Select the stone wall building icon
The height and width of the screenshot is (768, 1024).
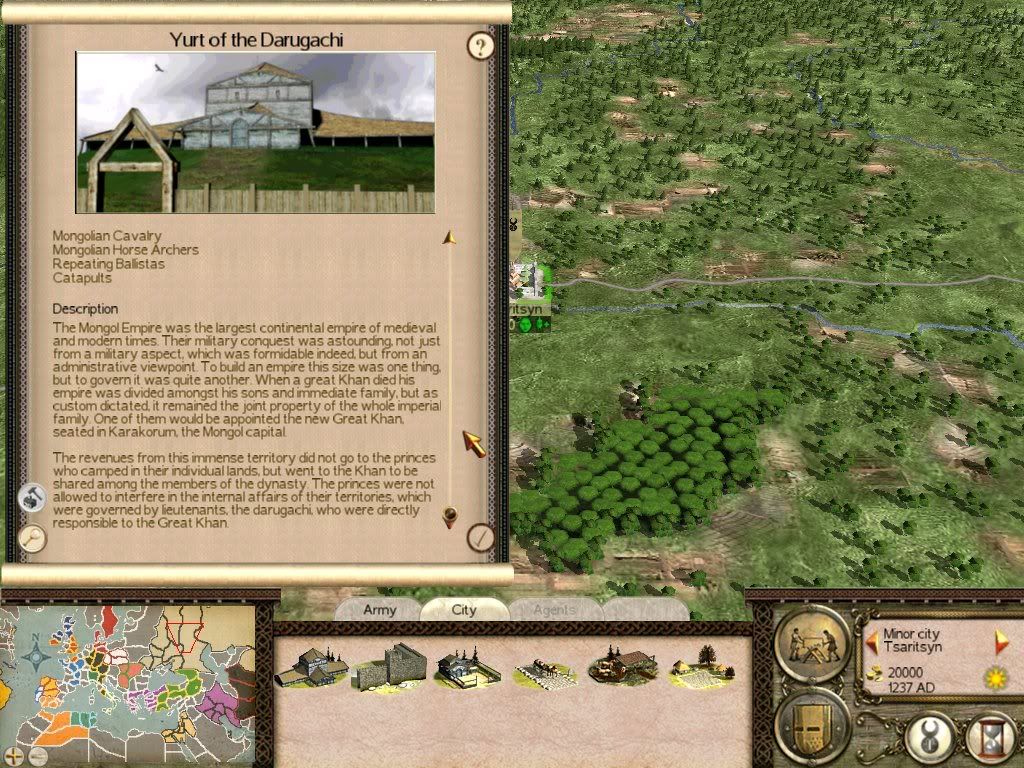(389, 667)
